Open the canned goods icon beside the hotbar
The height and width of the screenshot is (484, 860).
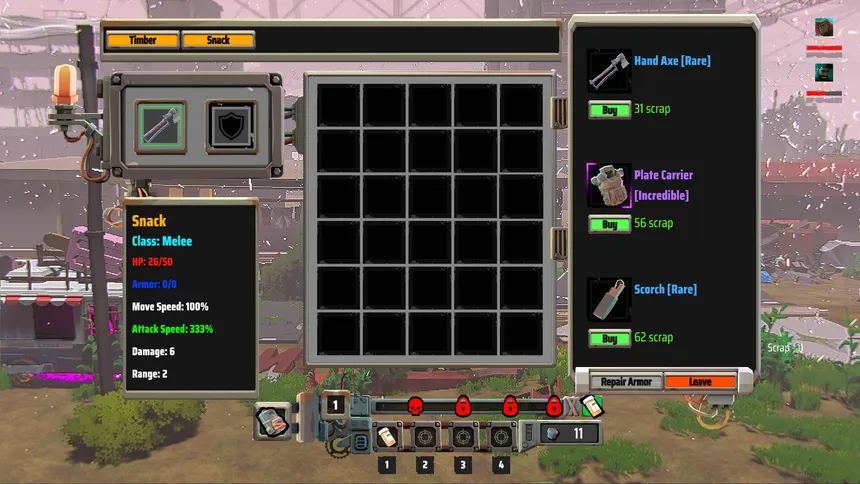click(270, 420)
